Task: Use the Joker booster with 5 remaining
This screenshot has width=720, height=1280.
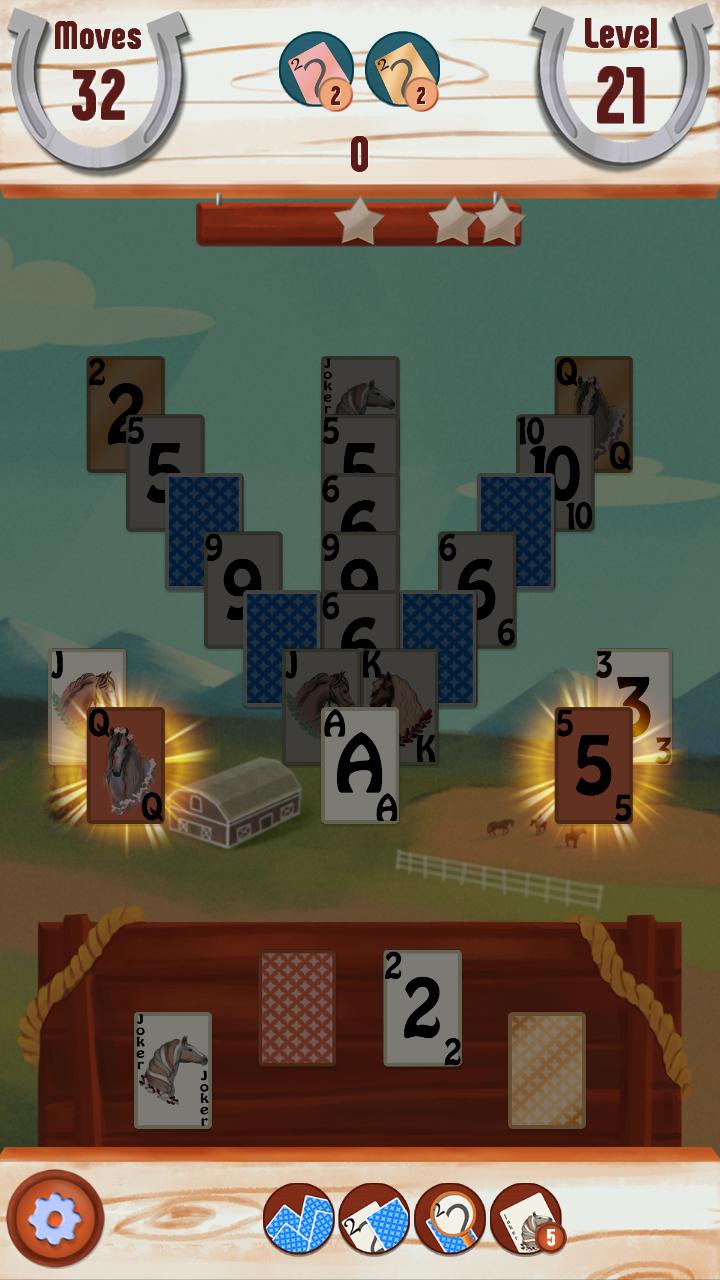Action: pyautogui.click(x=525, y=1218)
